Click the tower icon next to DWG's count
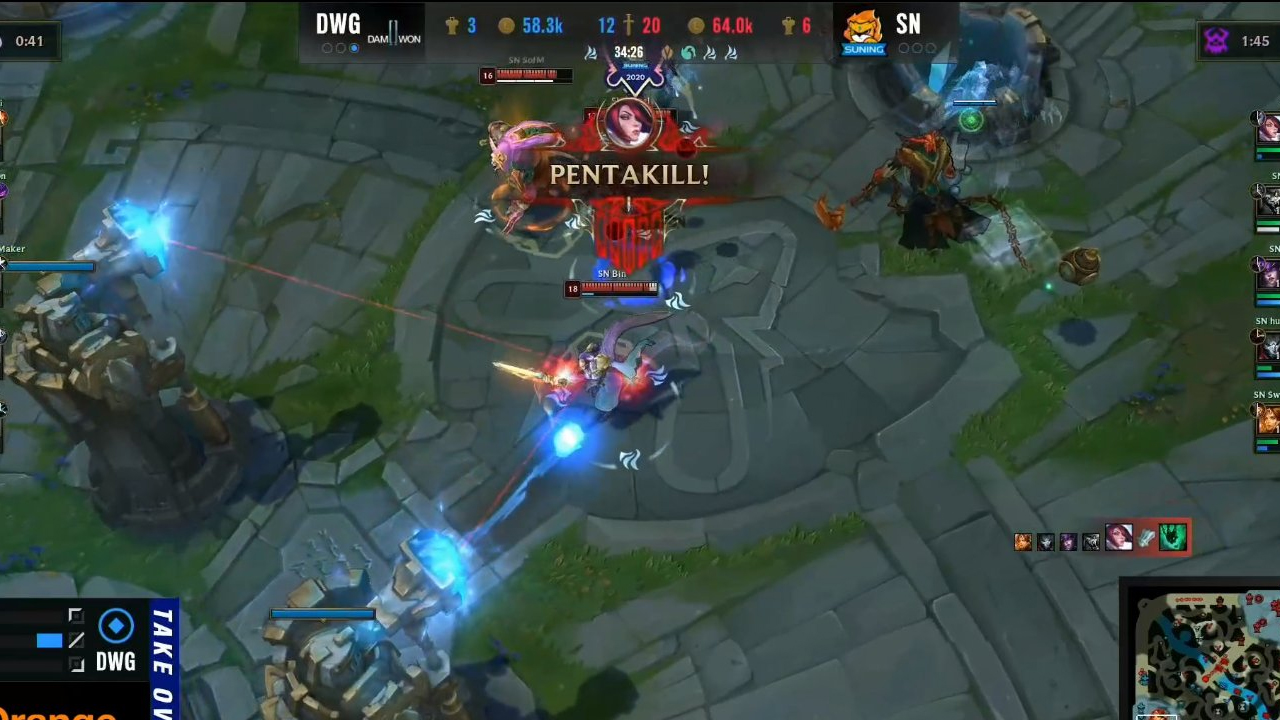The image size is (1280, 720). [x=451, y=25]
